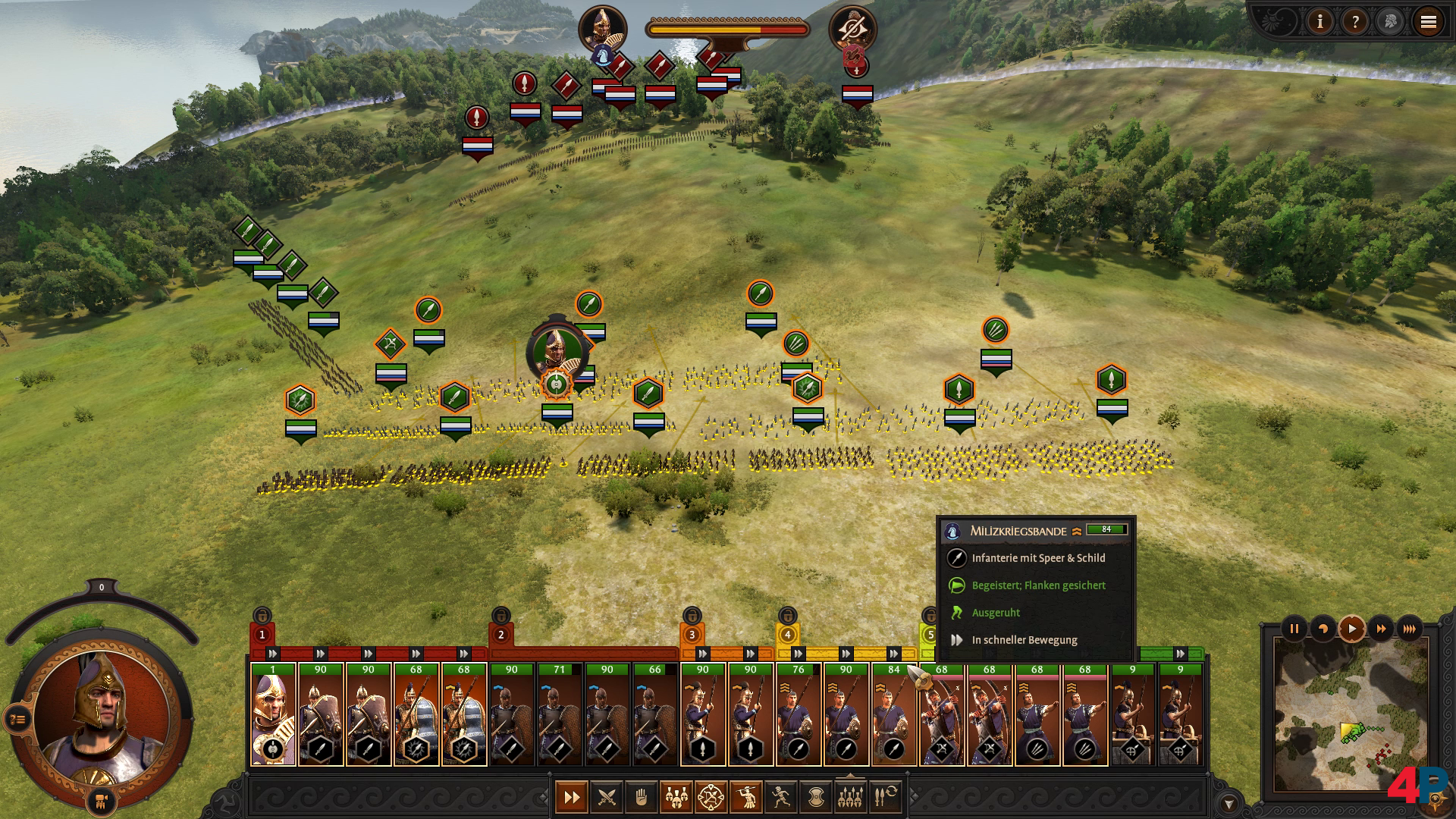Toggle the javelin skirmish mode button
The image size is (1456, 819).
coord(746,797)
